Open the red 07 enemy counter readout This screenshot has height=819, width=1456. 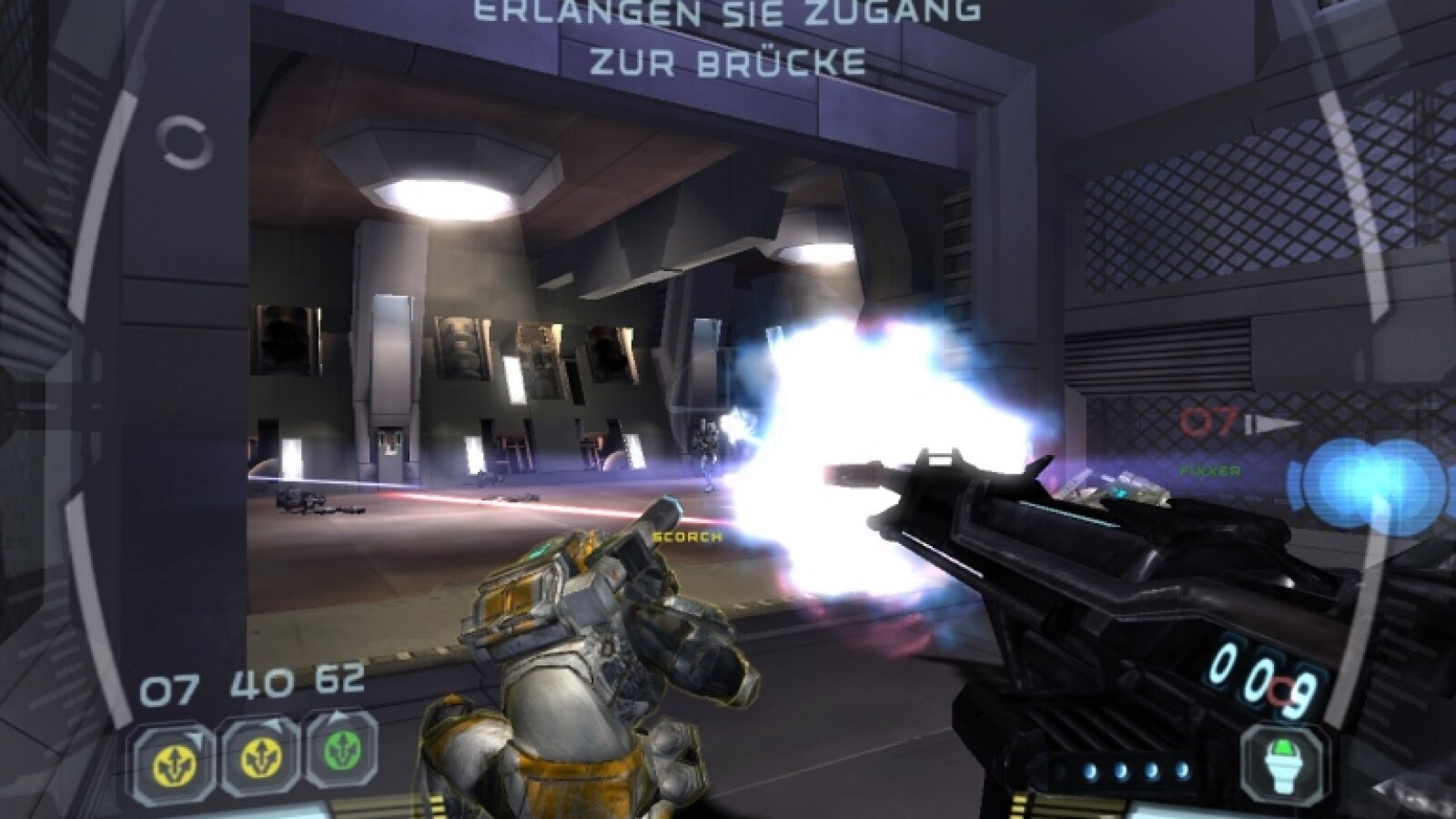(x=1208, y=420)
